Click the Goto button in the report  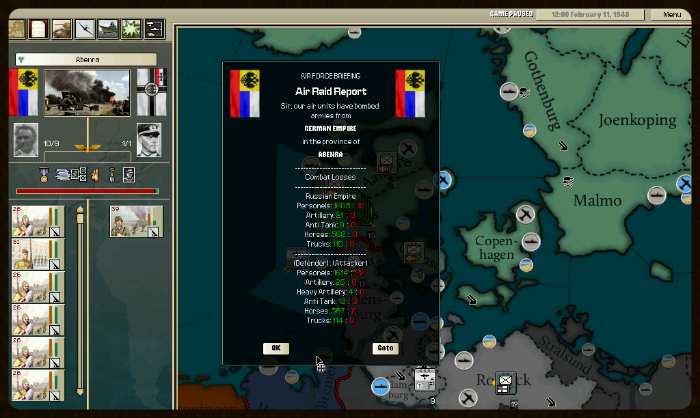385,348
